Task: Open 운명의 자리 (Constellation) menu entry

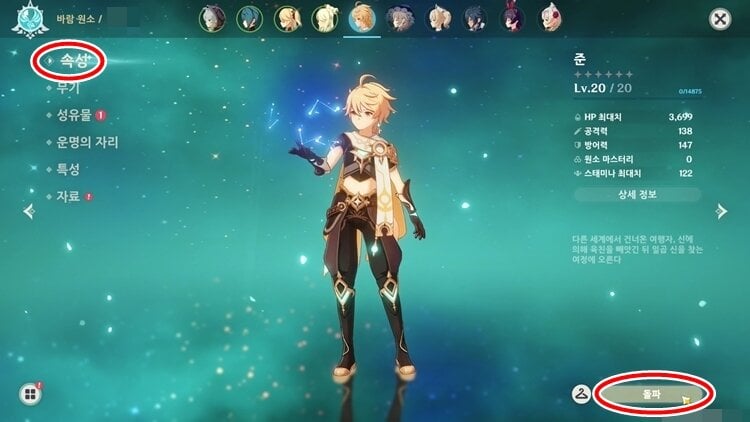Action: click(x=88, y=143)
